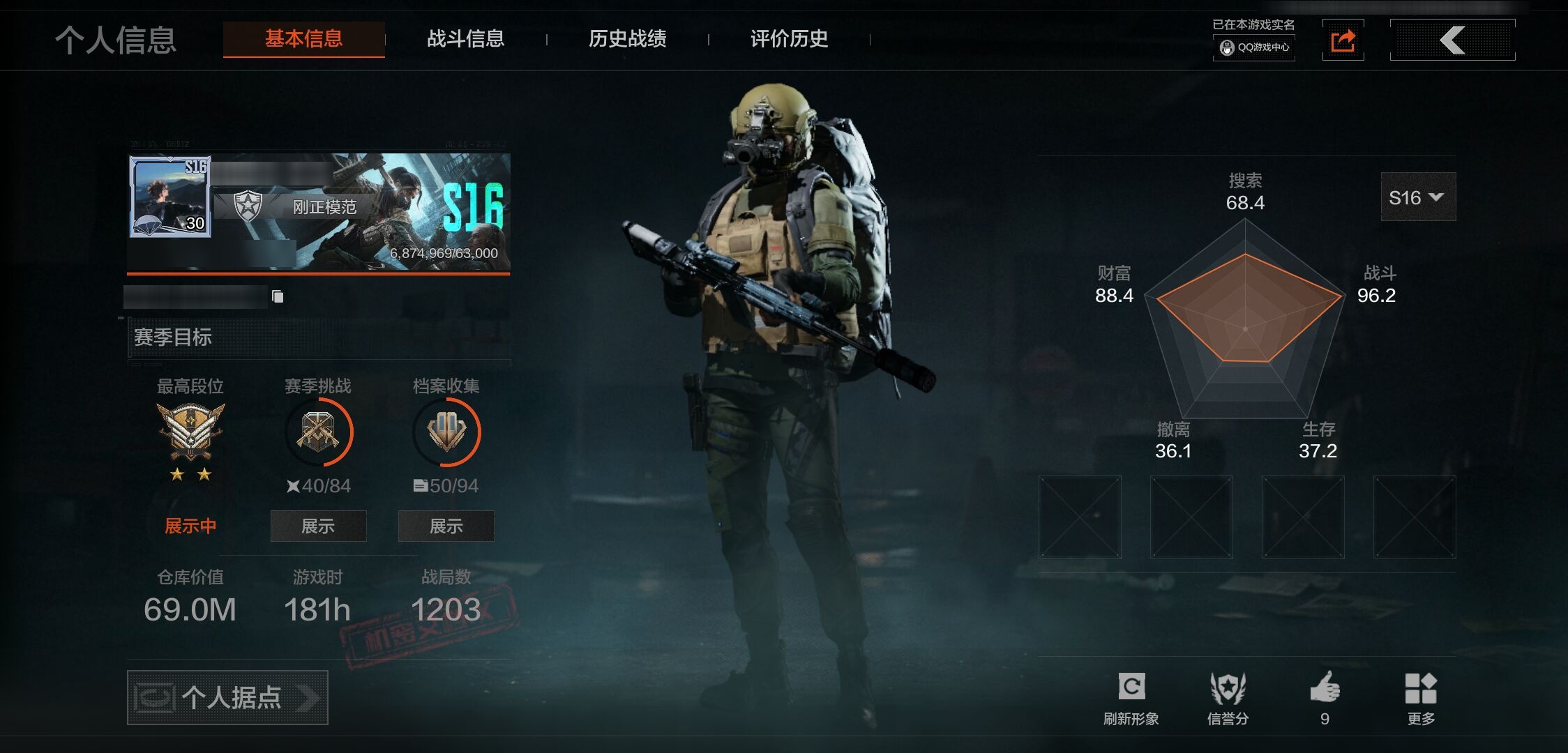Show the 赛季挑战 badge
The width and height of the screenshot is (1568, 753).
pyautogui.click(x=318, y=526)
